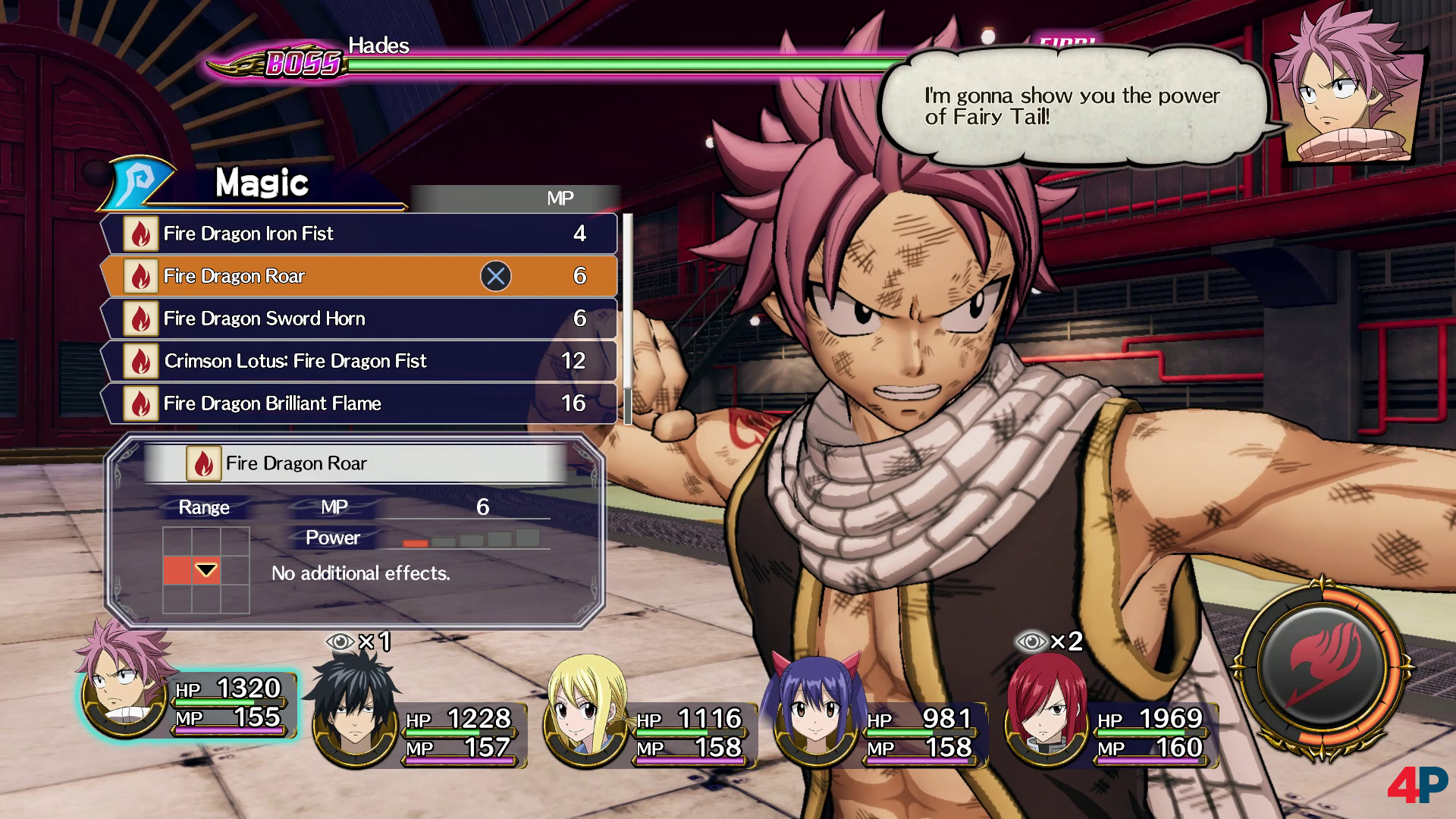Pick Fire Dragon Sword Horn magic
The width and height of the screenshot is (1456, 819).
coord(359,318)
